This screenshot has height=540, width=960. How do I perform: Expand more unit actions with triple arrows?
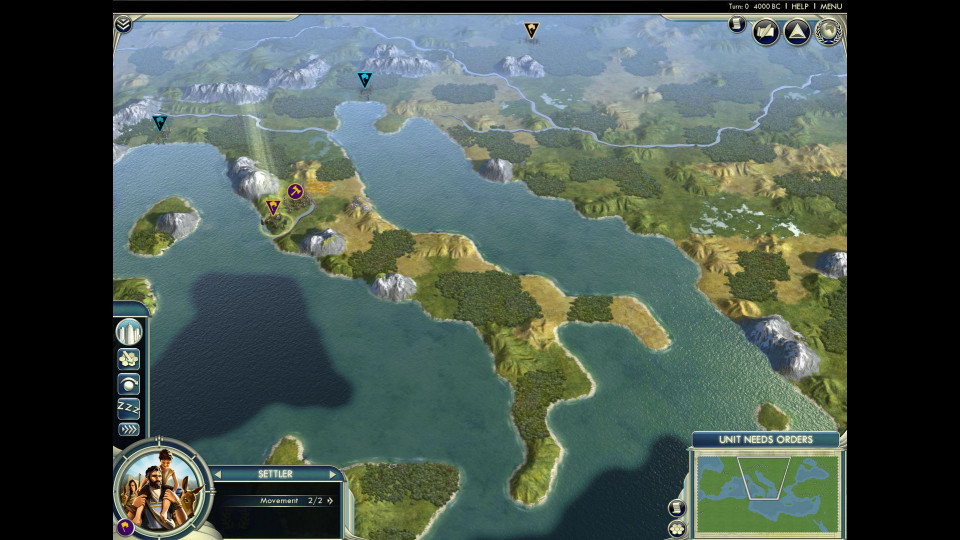[x=129, y=429]
